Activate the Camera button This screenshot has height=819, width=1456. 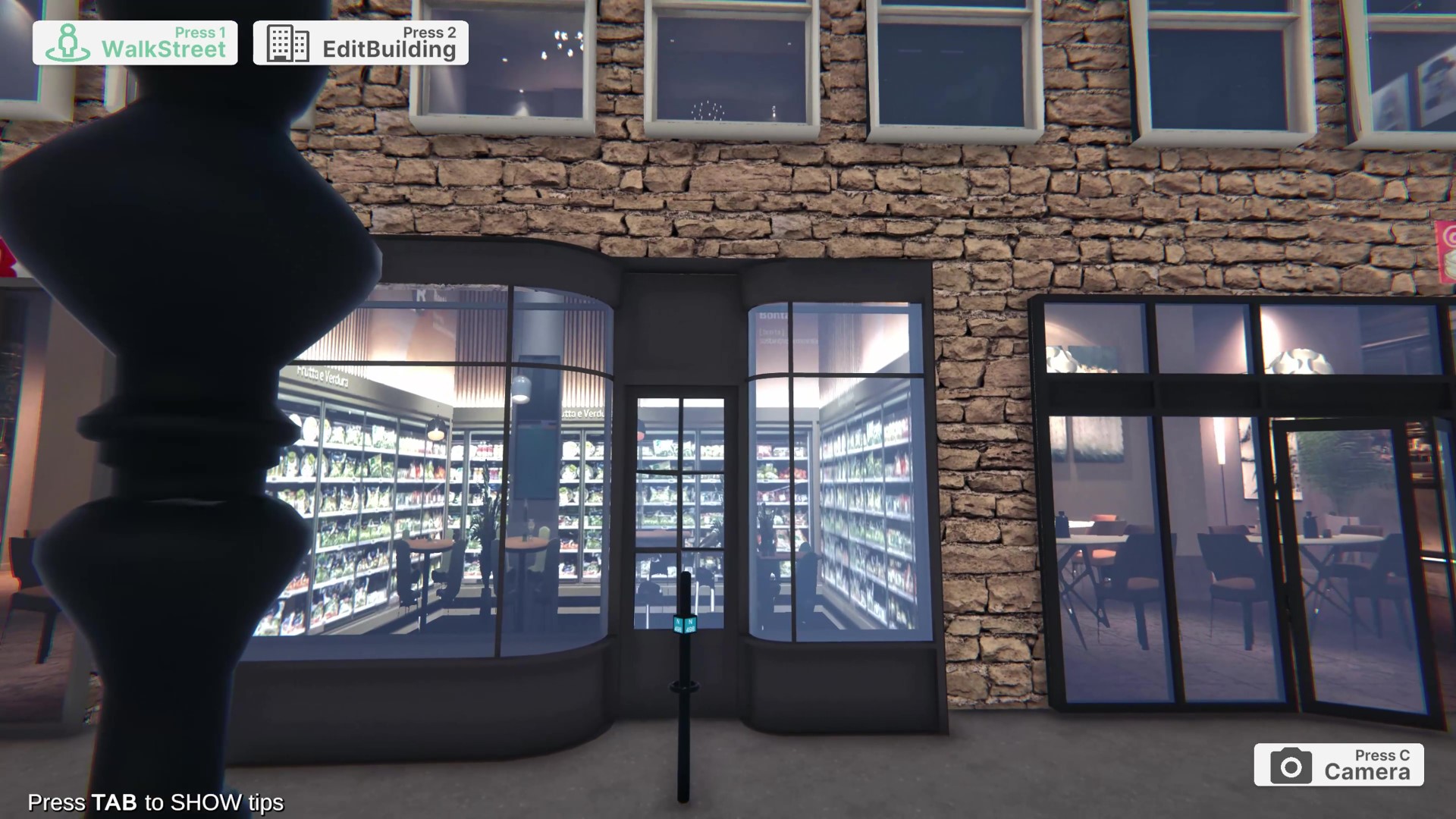1338,765
